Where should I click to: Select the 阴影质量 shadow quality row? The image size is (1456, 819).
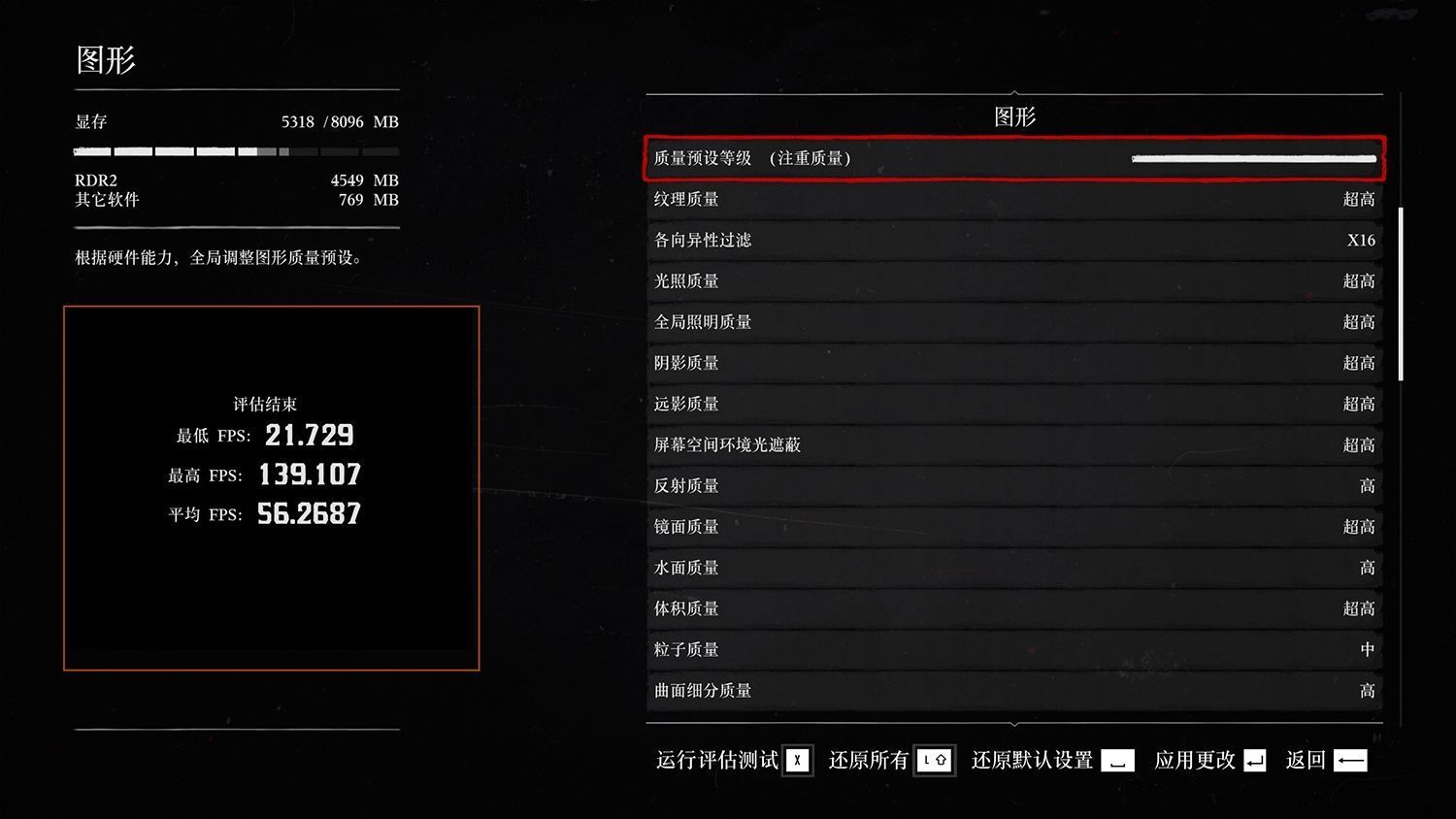(1014, 363)
